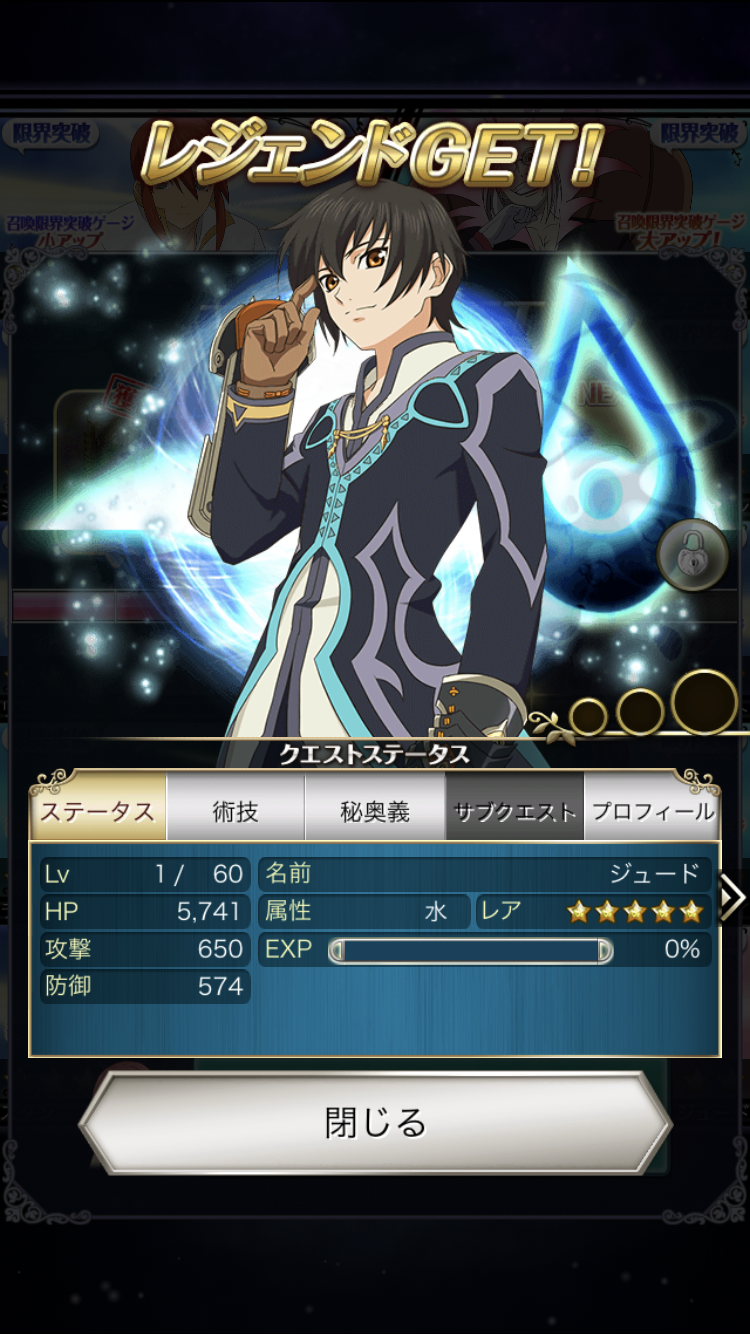Select the 秘奥義 tab
Viewport: 750px width, 1334px height.
click(375, 810)
